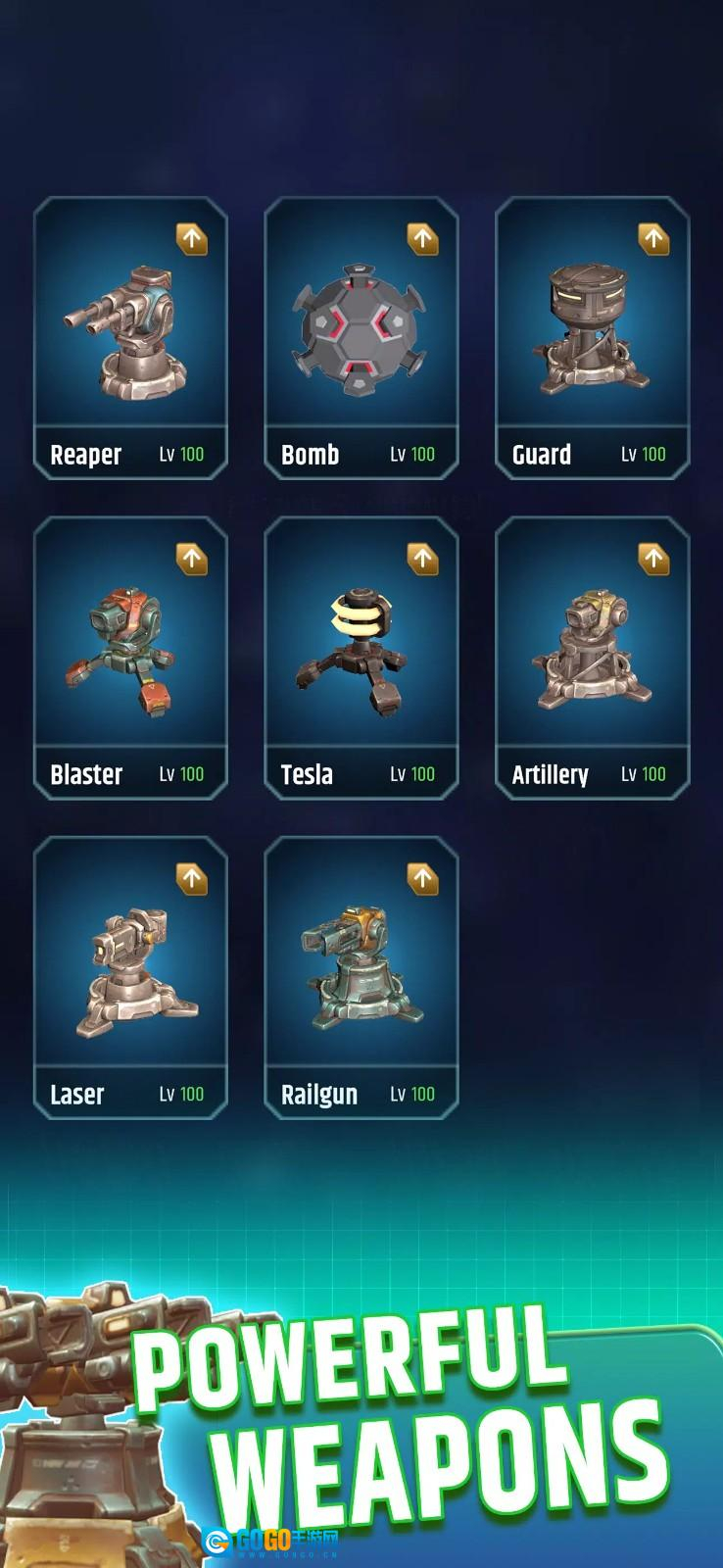Activate the Blaster upgrade arrow

tap(192, 559)
